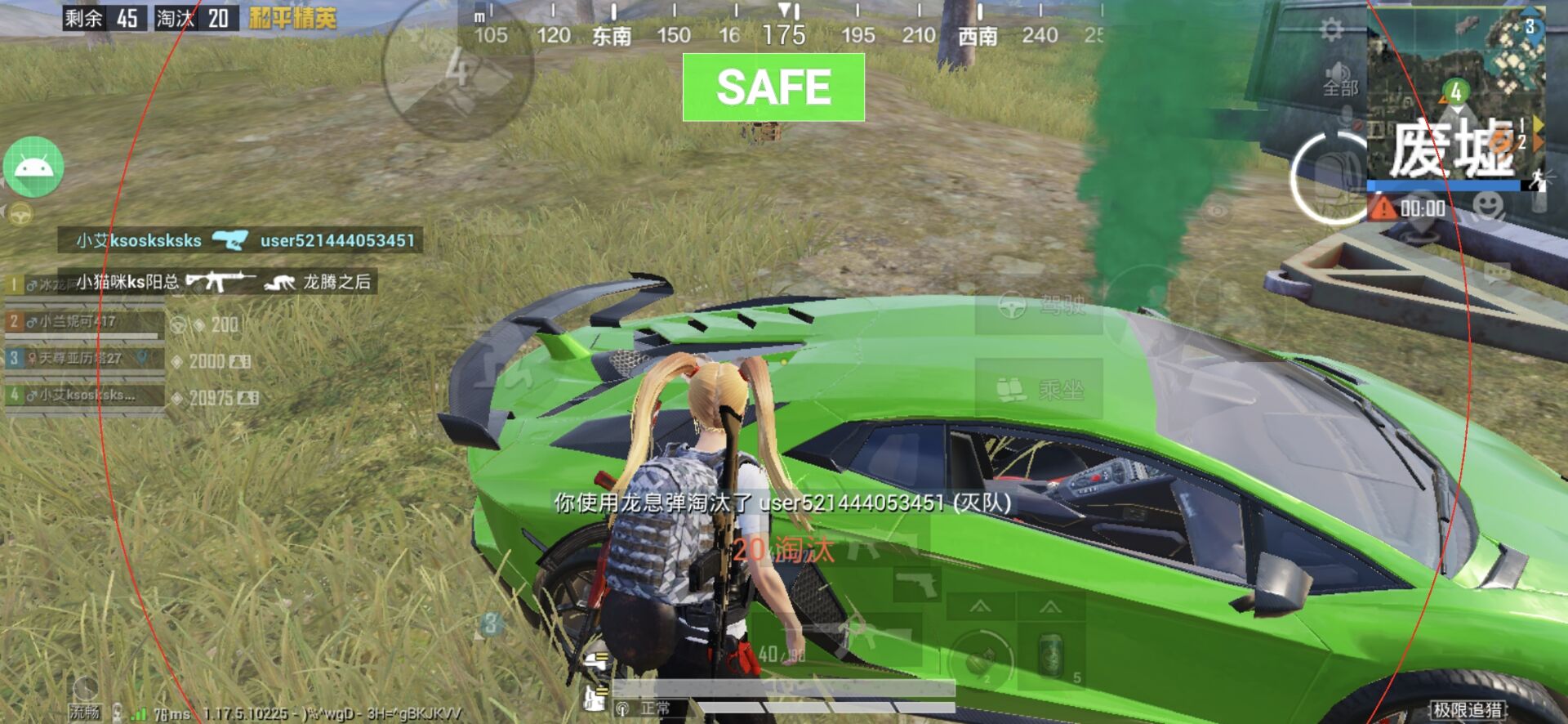The image size is (1568, 724).
Task: Select the energy drink consumable
Action: point(1050,653)
